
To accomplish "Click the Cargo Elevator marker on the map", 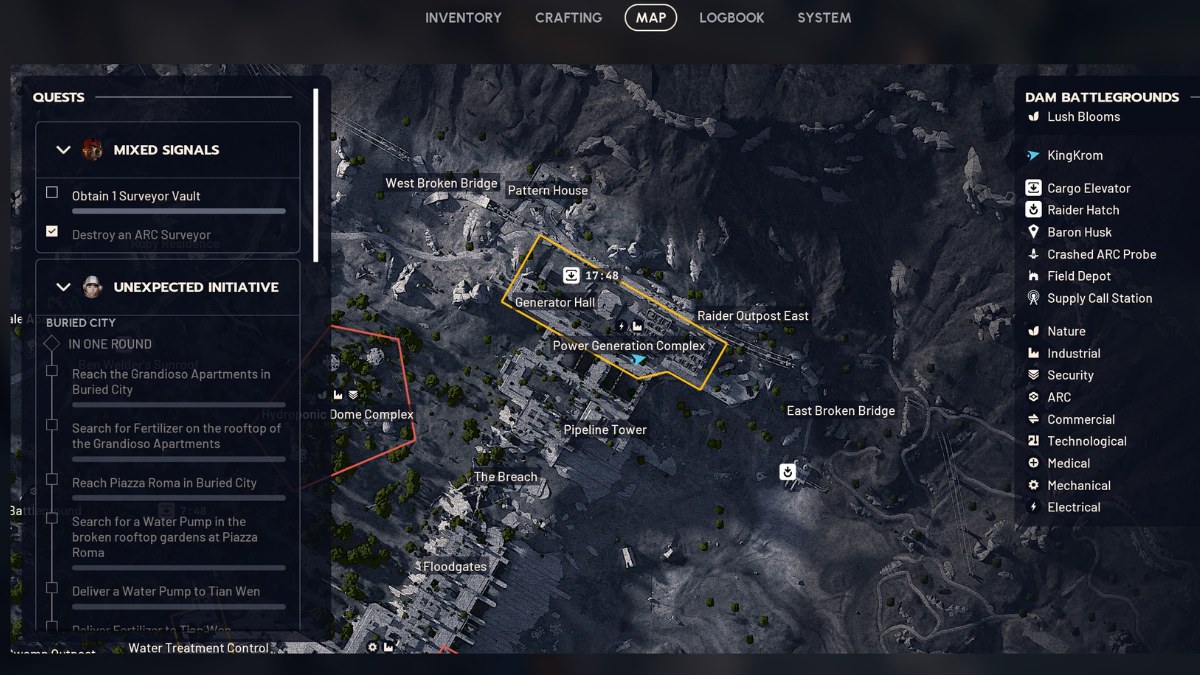I will click(571, 275).
